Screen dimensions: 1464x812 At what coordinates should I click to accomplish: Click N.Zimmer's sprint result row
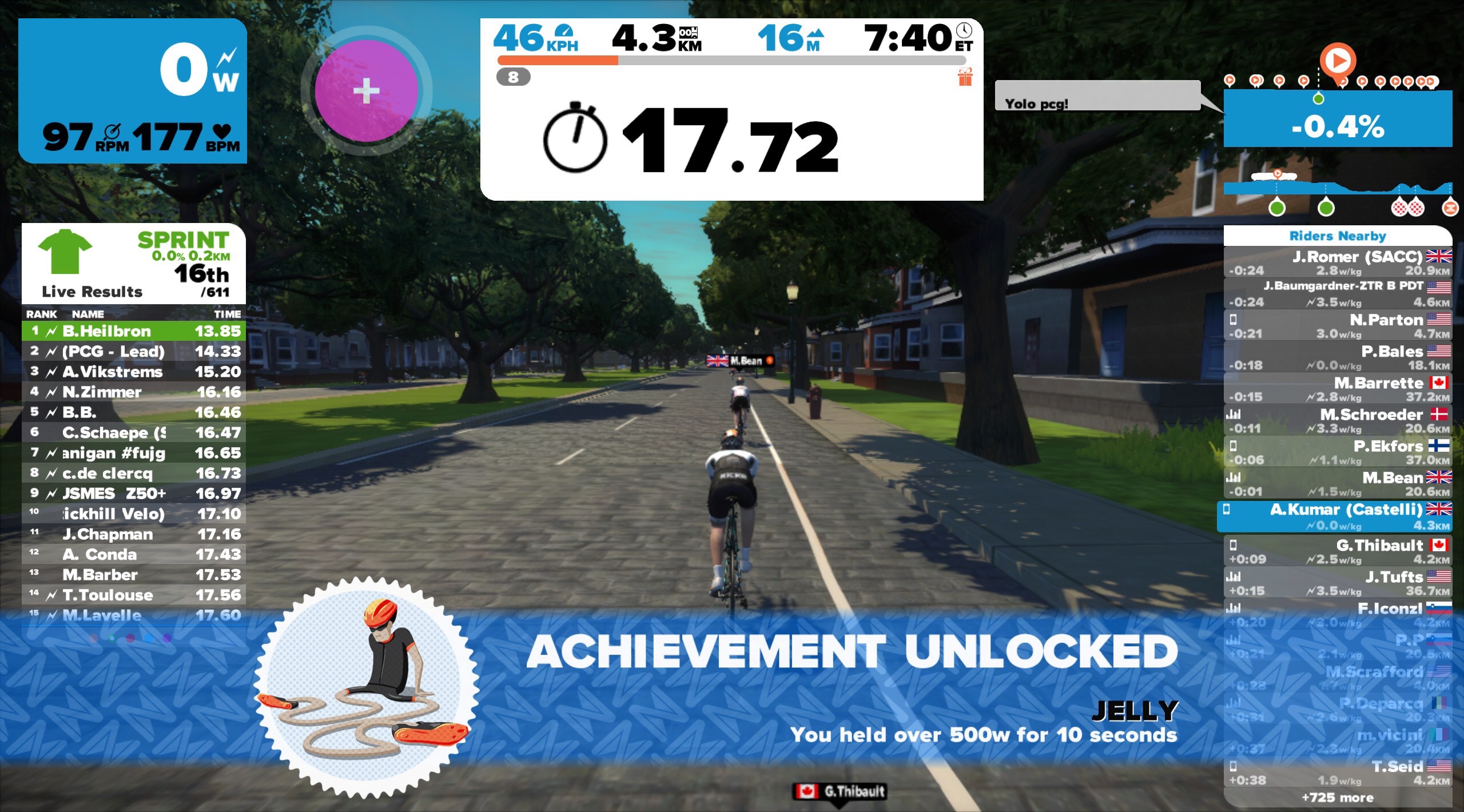point(134,392)
